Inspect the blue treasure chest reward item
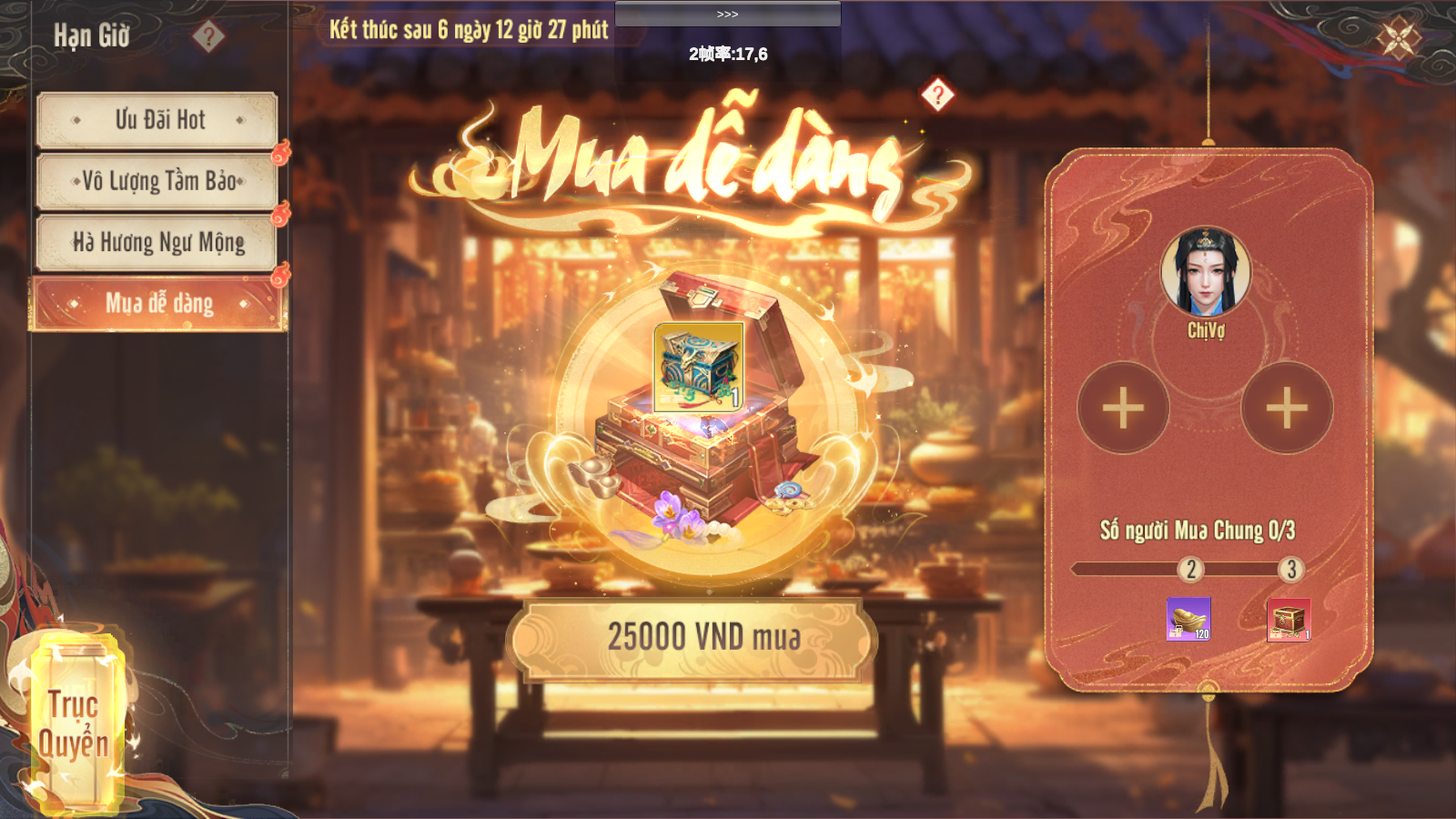The height and width of the screenshot is (819, 1456). coord(699,368)
